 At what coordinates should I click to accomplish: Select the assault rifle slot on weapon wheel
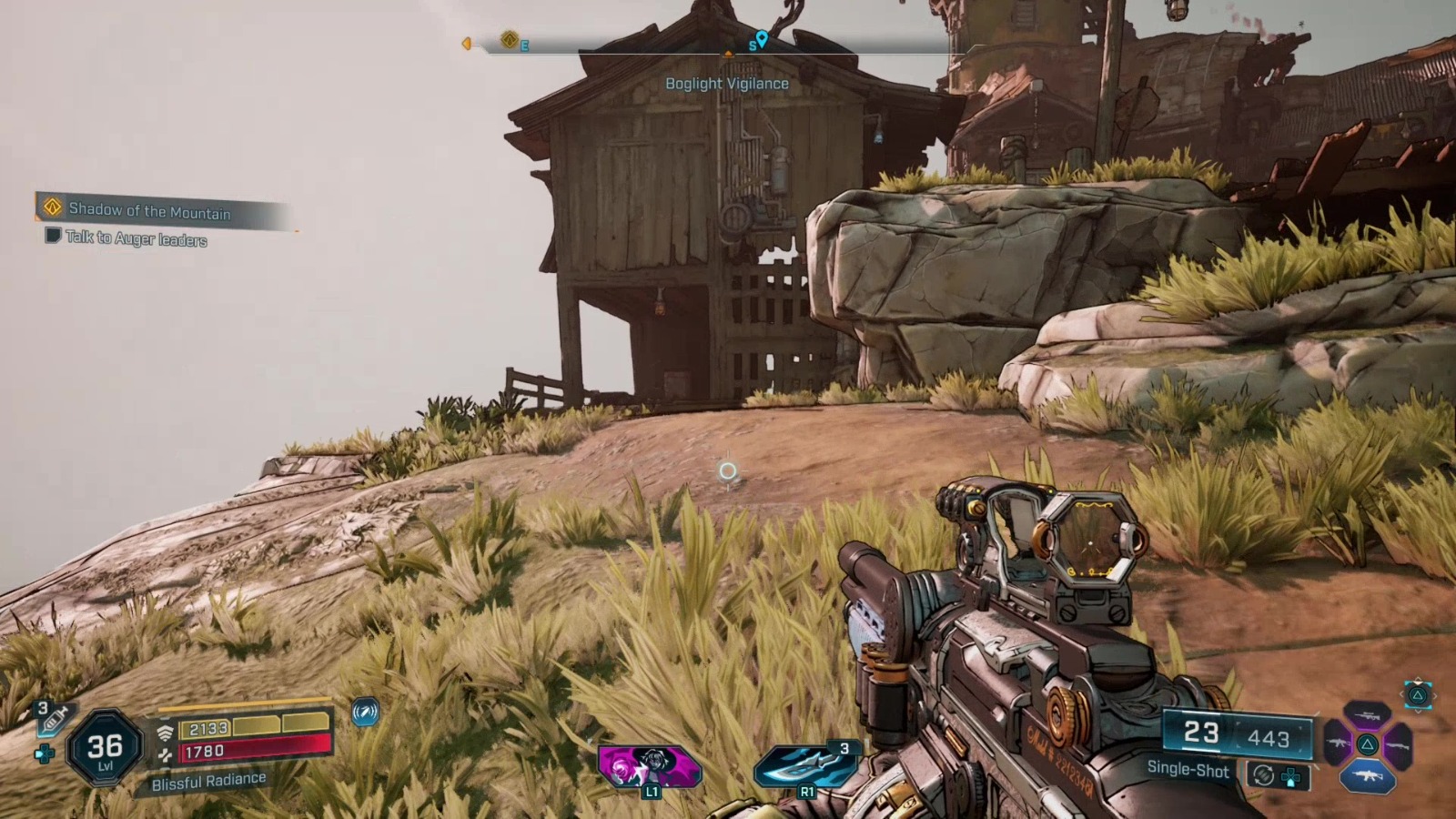1337,743
